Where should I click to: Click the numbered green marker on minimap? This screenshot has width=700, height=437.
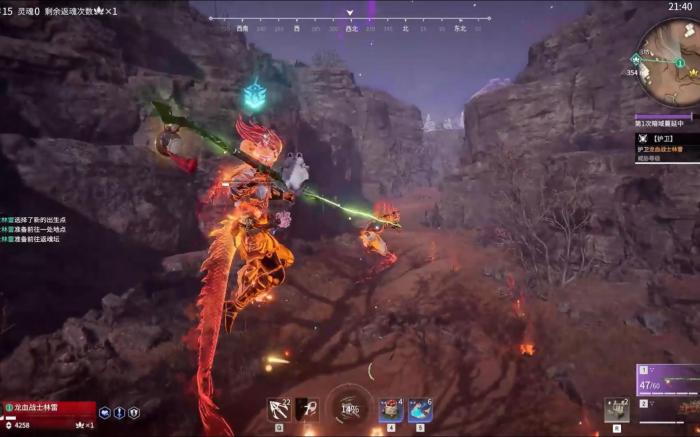pos(679,63)
